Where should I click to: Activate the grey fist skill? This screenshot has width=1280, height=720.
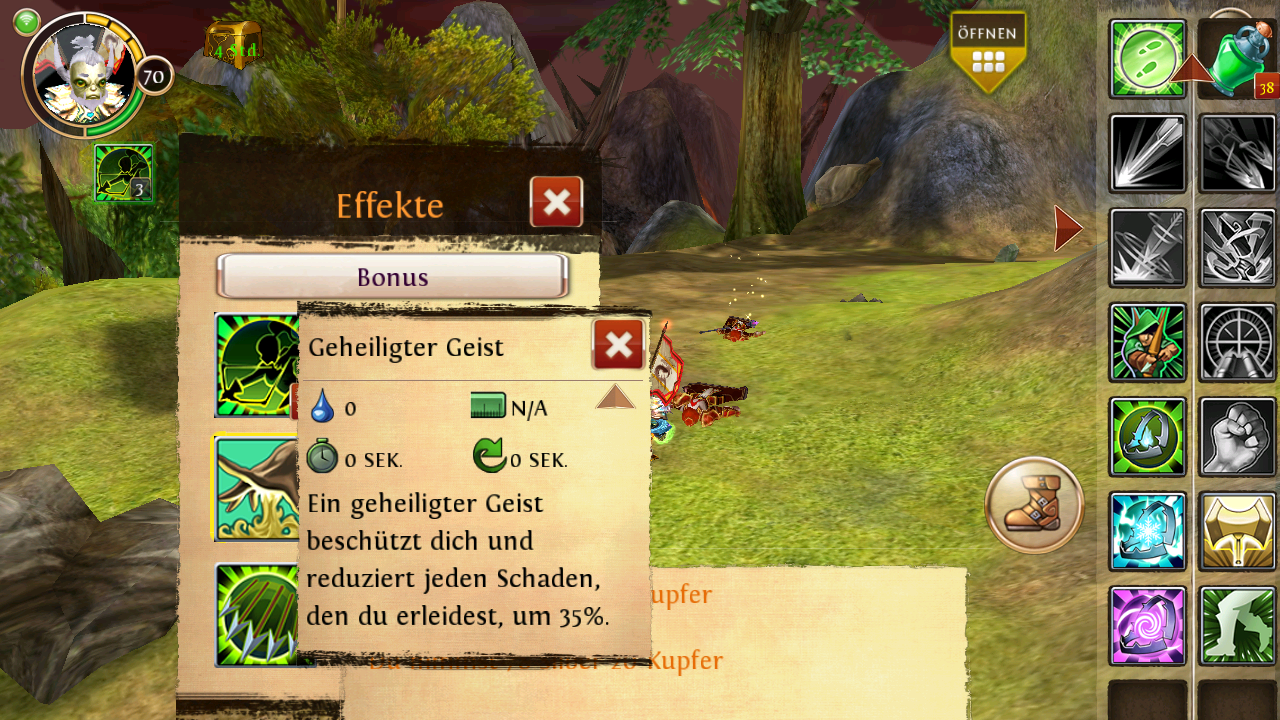click(1238, 437)
